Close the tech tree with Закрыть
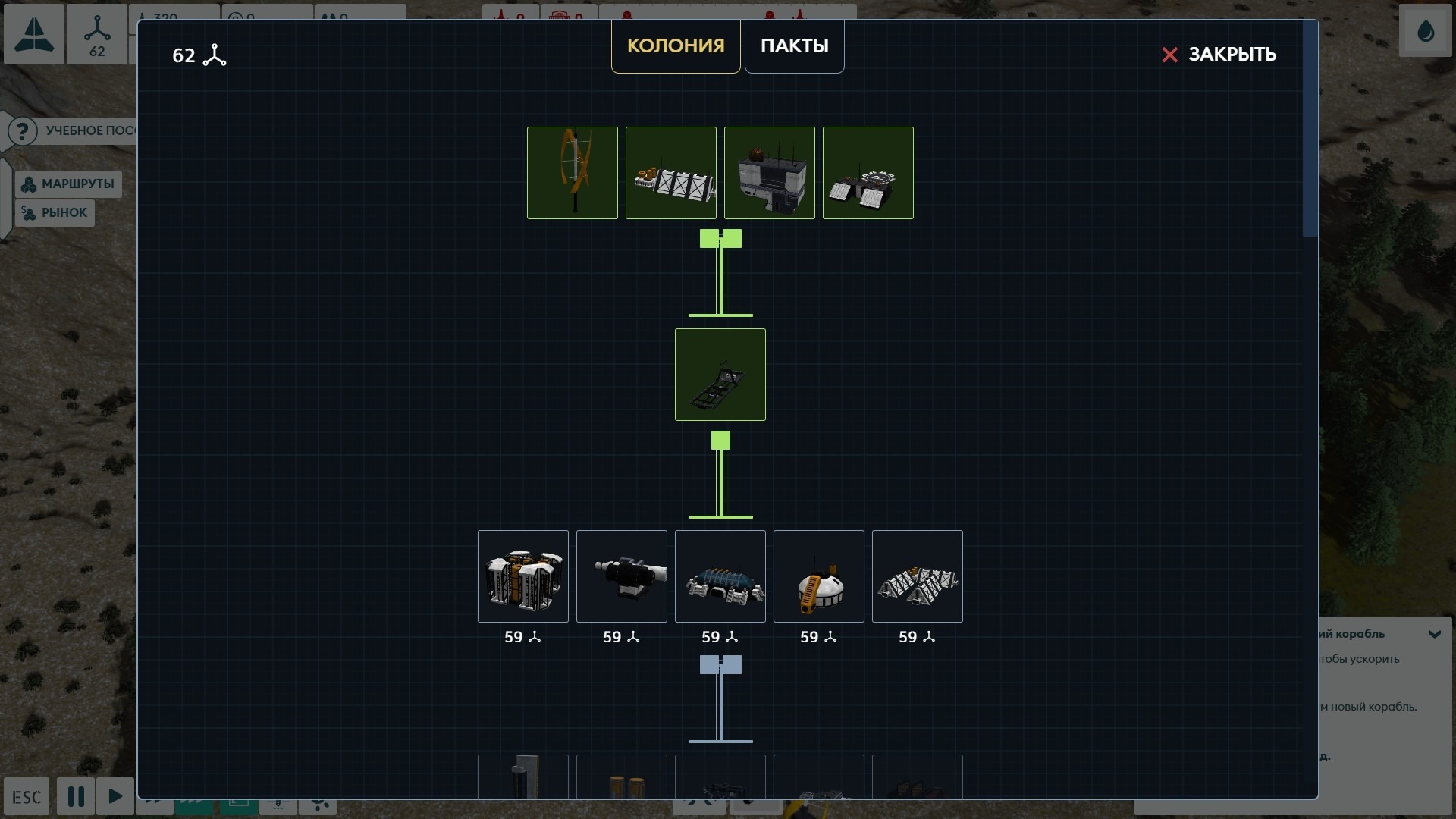This screenshot has height=819, width=1456. (x=1219, y=55)
